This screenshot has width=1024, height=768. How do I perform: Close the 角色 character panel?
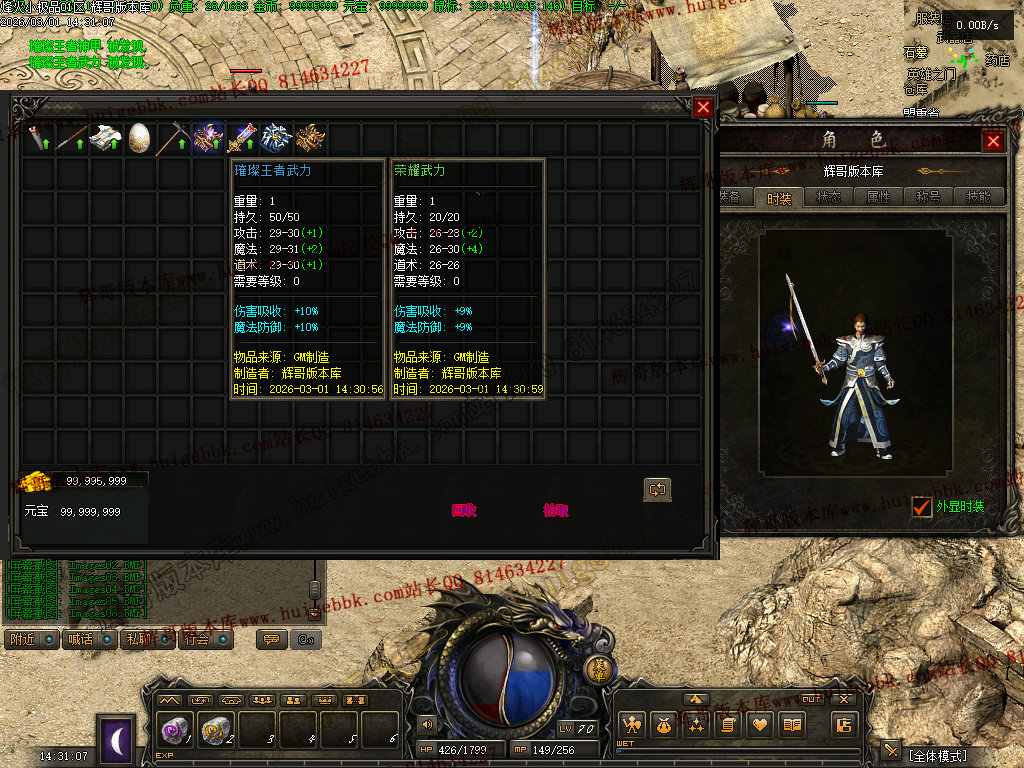pyautogui.click(x=993, y=142)
